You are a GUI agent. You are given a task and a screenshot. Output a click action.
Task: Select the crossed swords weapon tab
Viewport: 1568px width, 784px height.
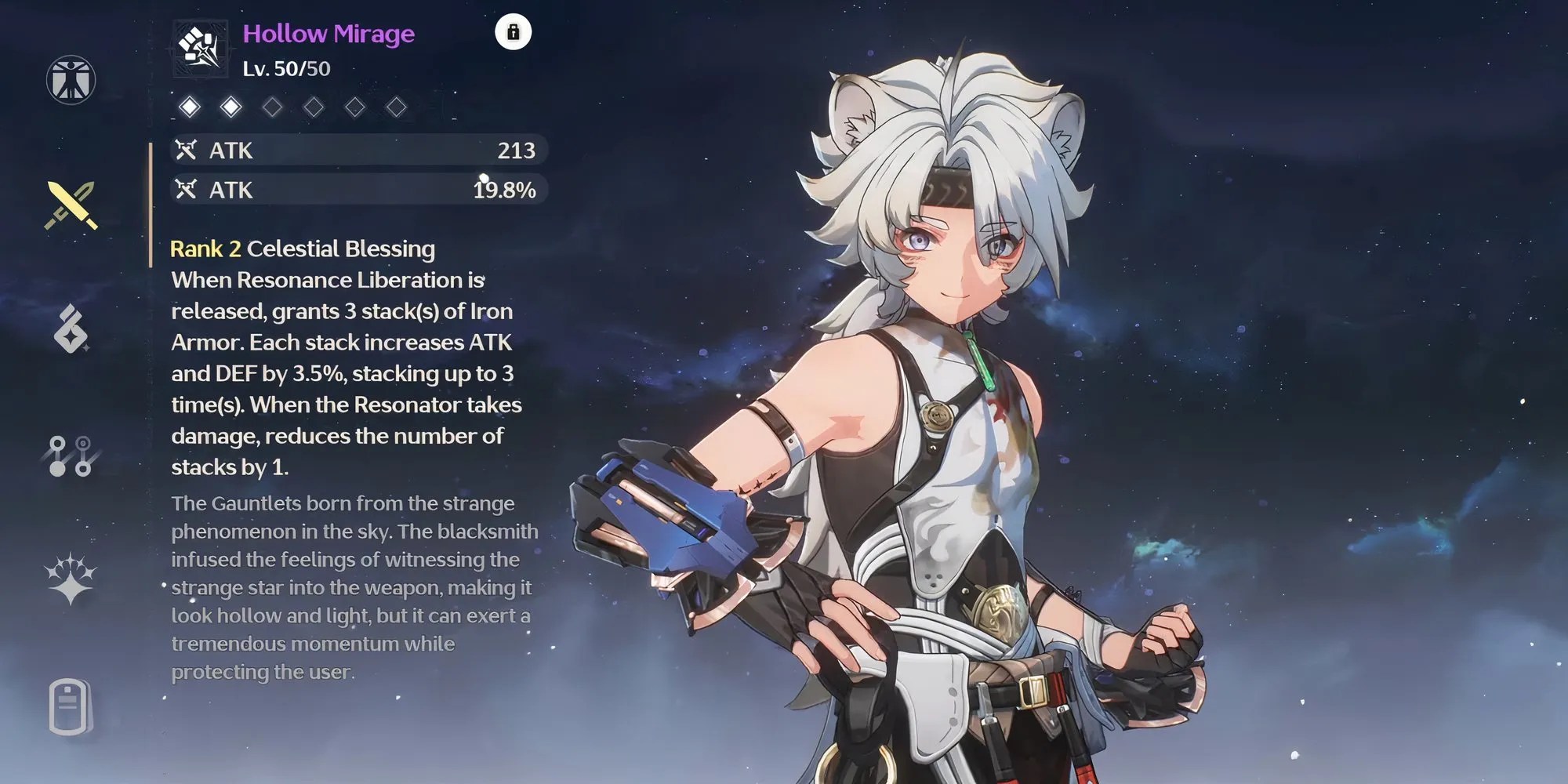coord(71,205)
